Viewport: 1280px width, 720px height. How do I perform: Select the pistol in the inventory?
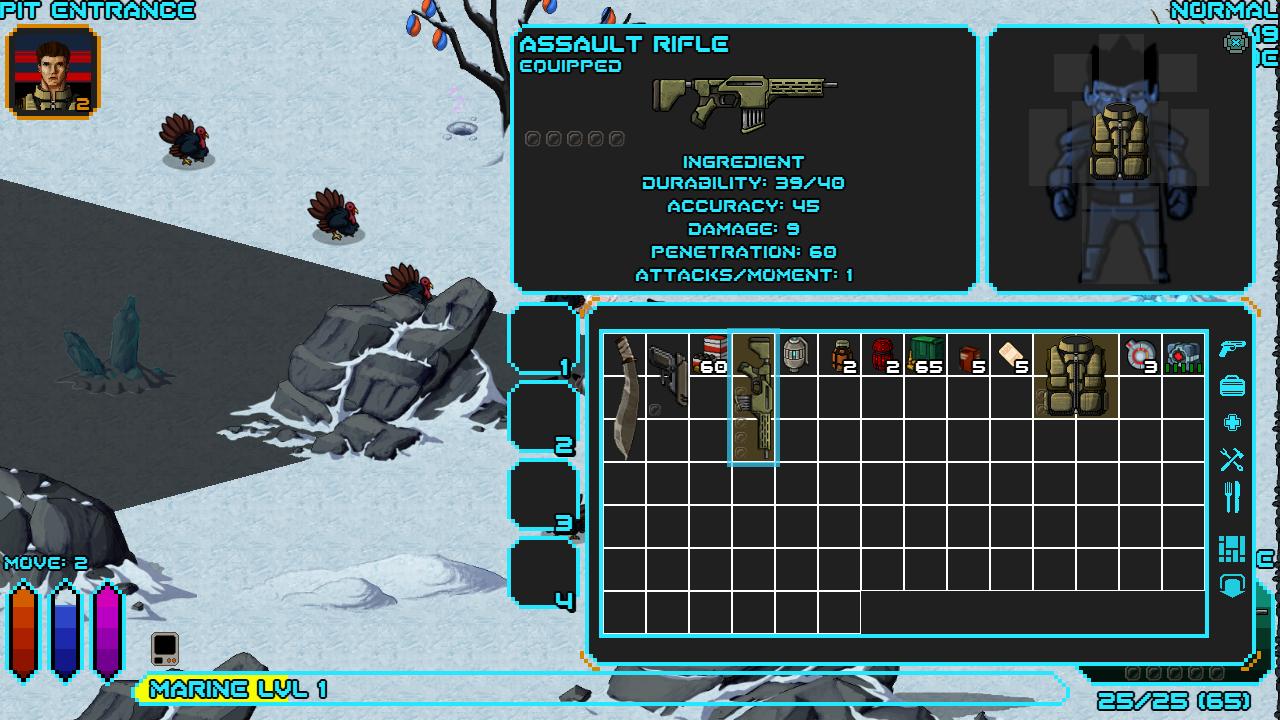click(x=667, y=375)
